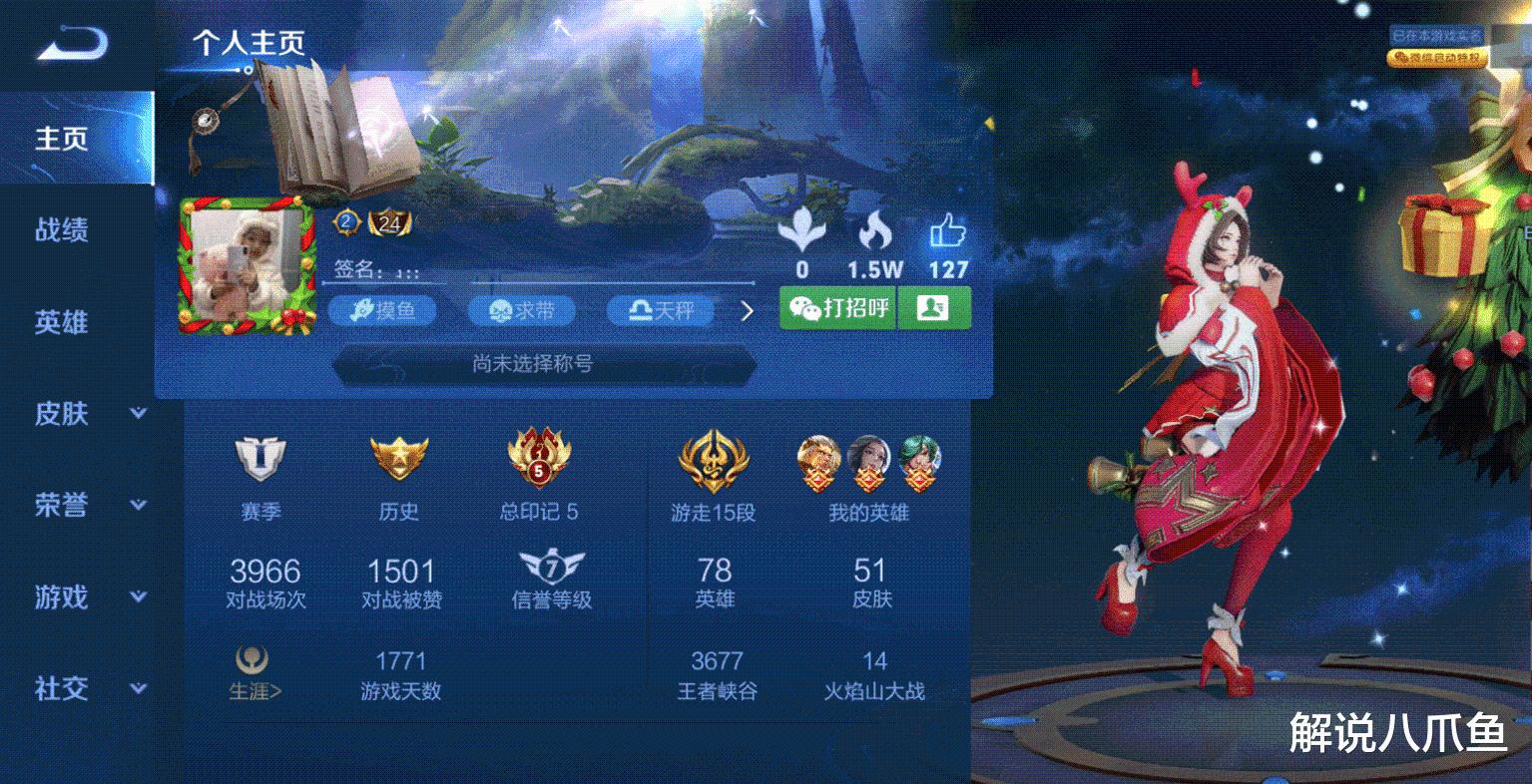The image size is (1532, 784).
Task: Select the 求带 profile tag
Action: (x=523, y=311)
